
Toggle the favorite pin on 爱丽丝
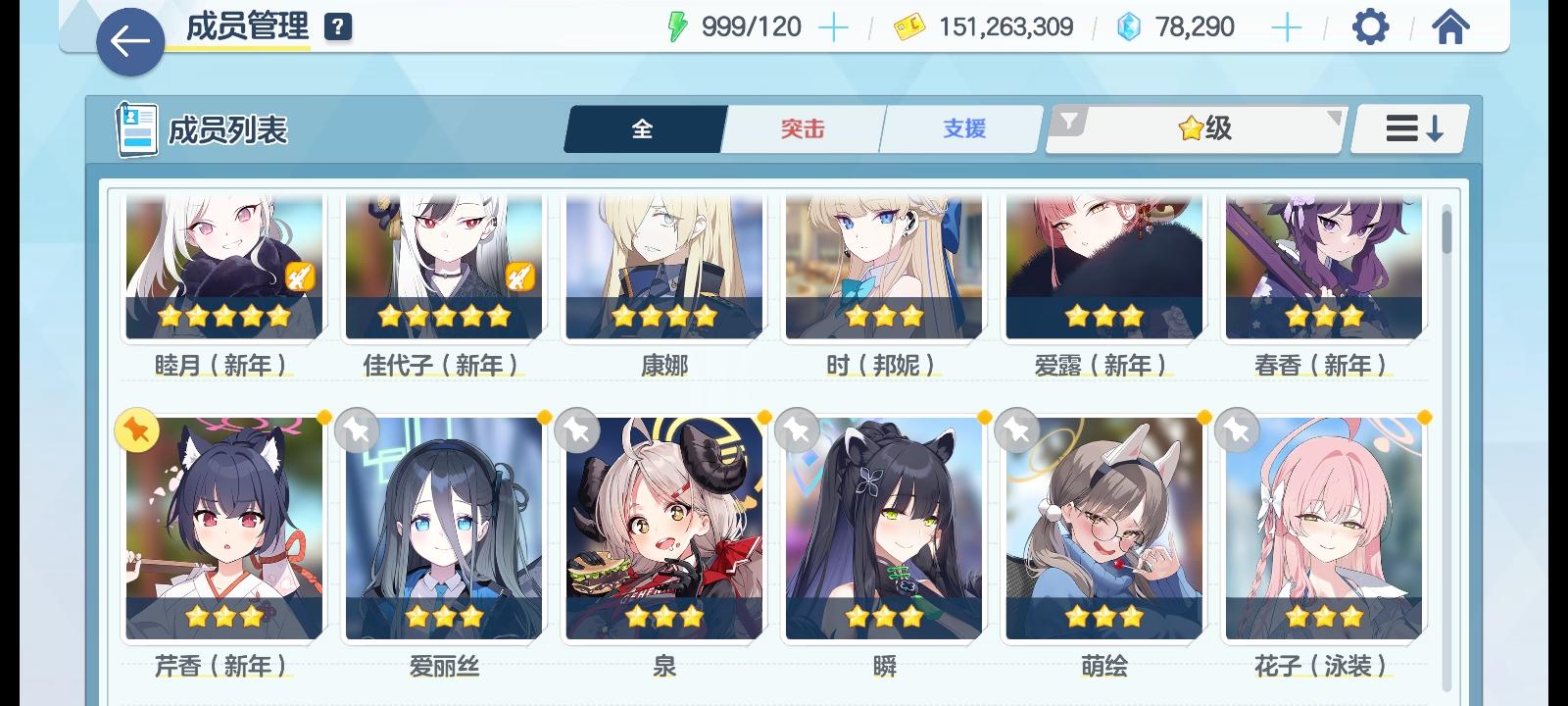(x=357, y=429)
